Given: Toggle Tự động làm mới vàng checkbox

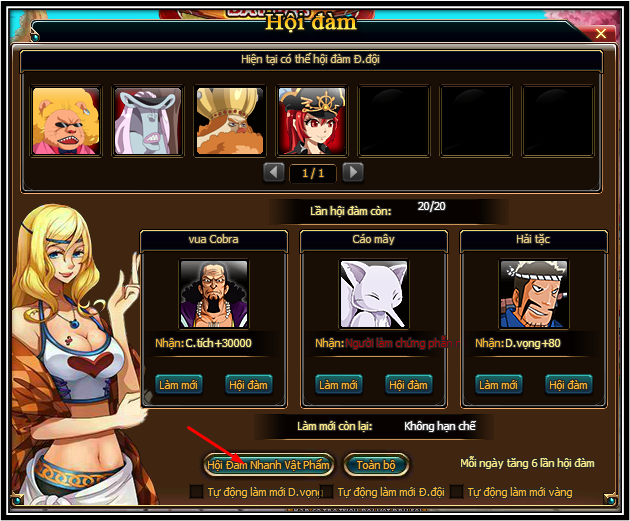Looking at the screenshot, I should tap(457, 492).
